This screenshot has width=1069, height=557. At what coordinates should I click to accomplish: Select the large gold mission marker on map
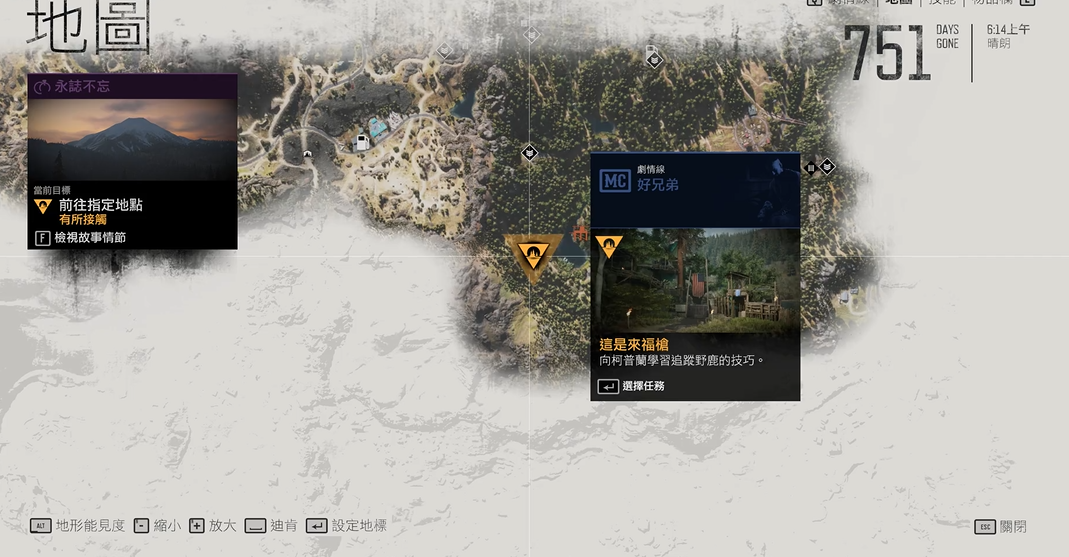(x=534, y=256)
